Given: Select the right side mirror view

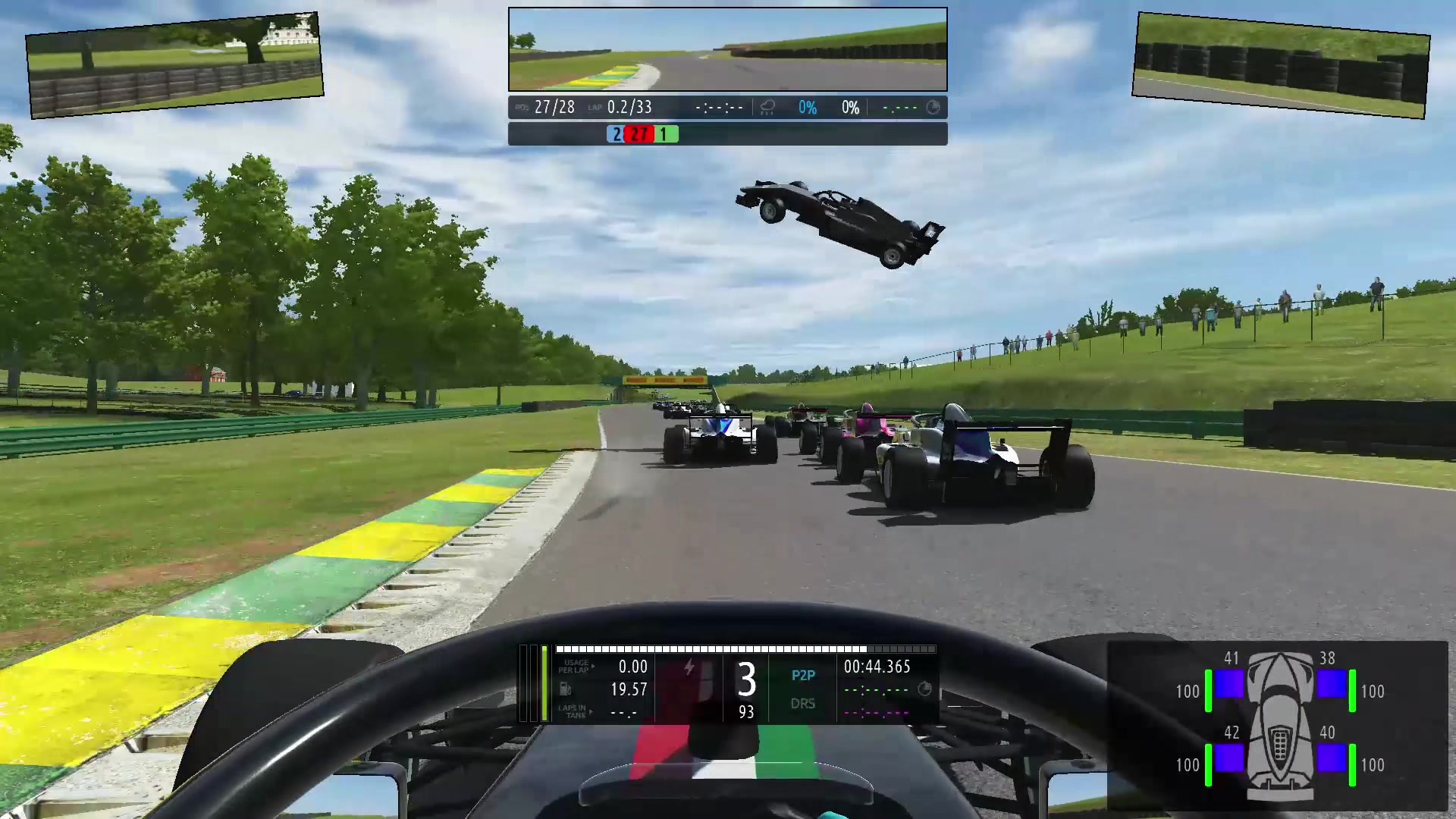Looking at the screenshot, I should (1280, 65).
